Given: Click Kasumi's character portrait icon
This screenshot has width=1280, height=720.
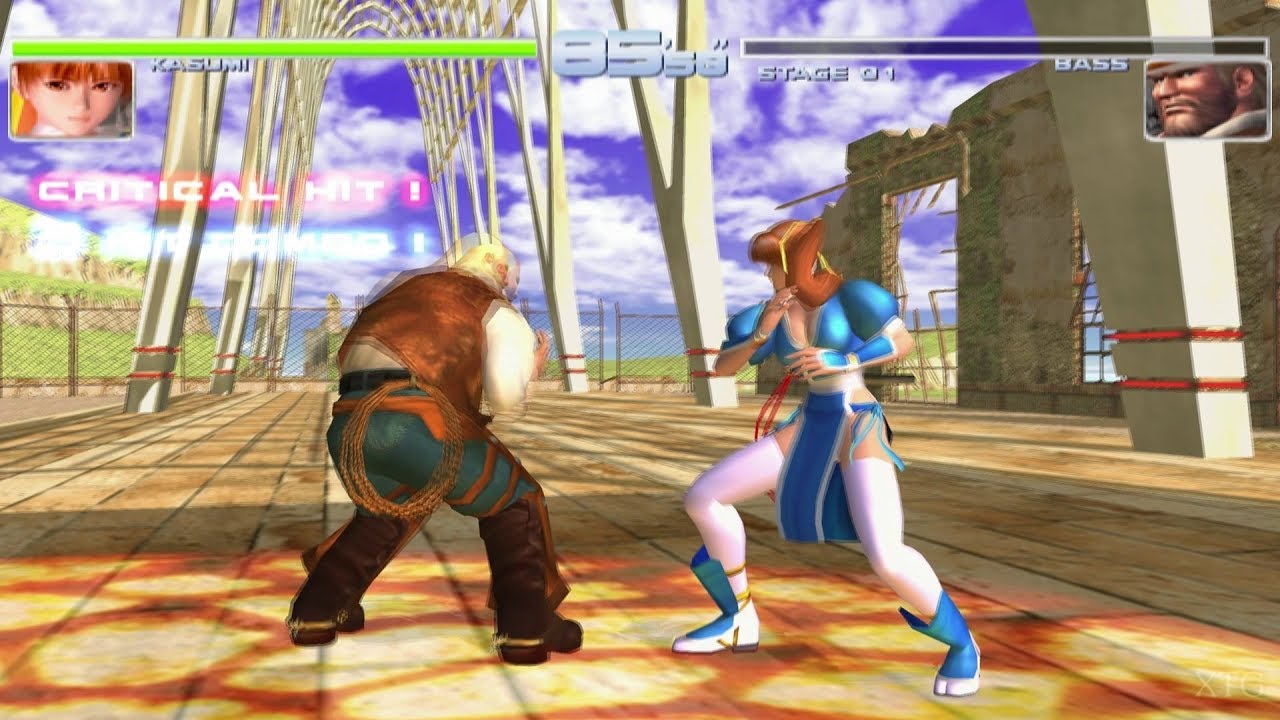Looking at the screenshot, I should pyautogui.click(x=70, y=100).
